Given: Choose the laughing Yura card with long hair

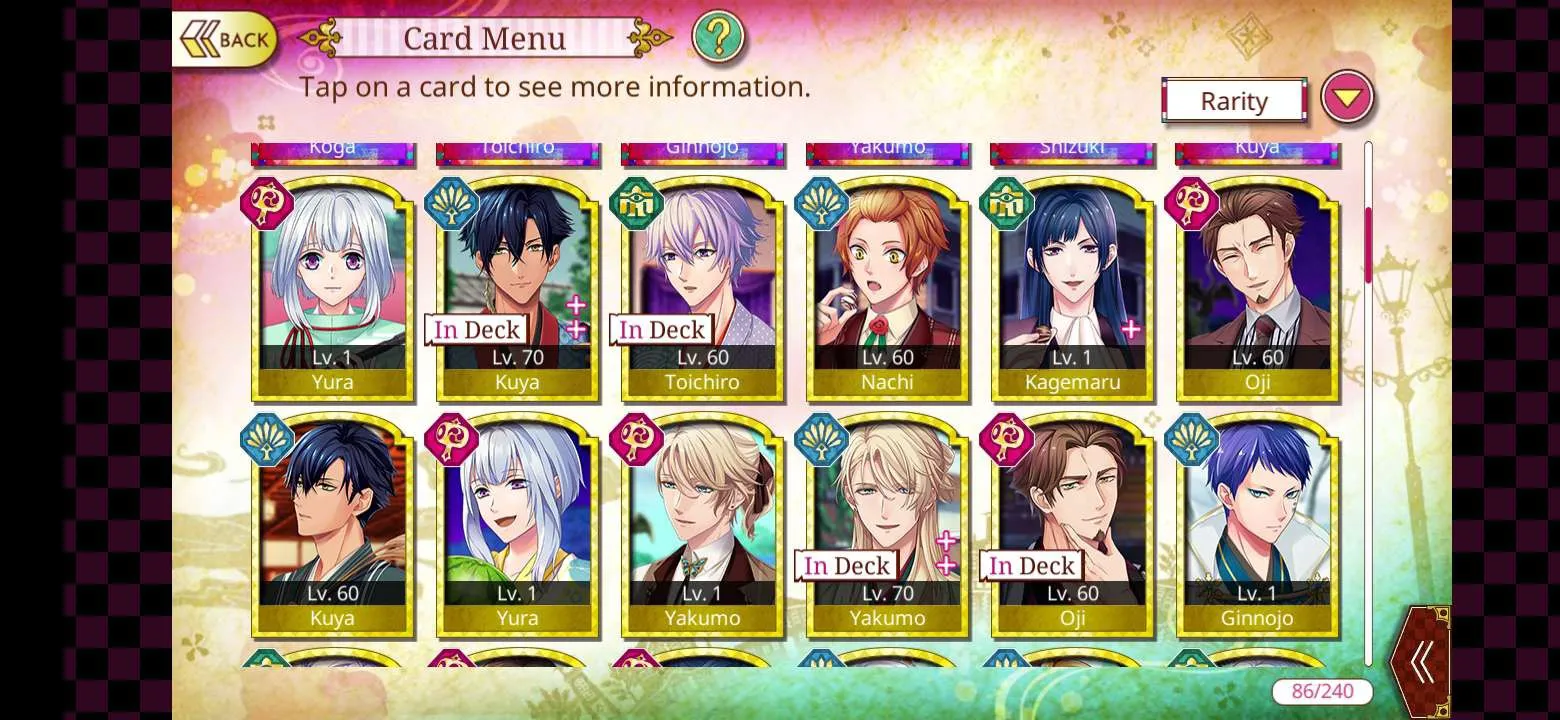Looking at the screenshot, I should 517,525.
